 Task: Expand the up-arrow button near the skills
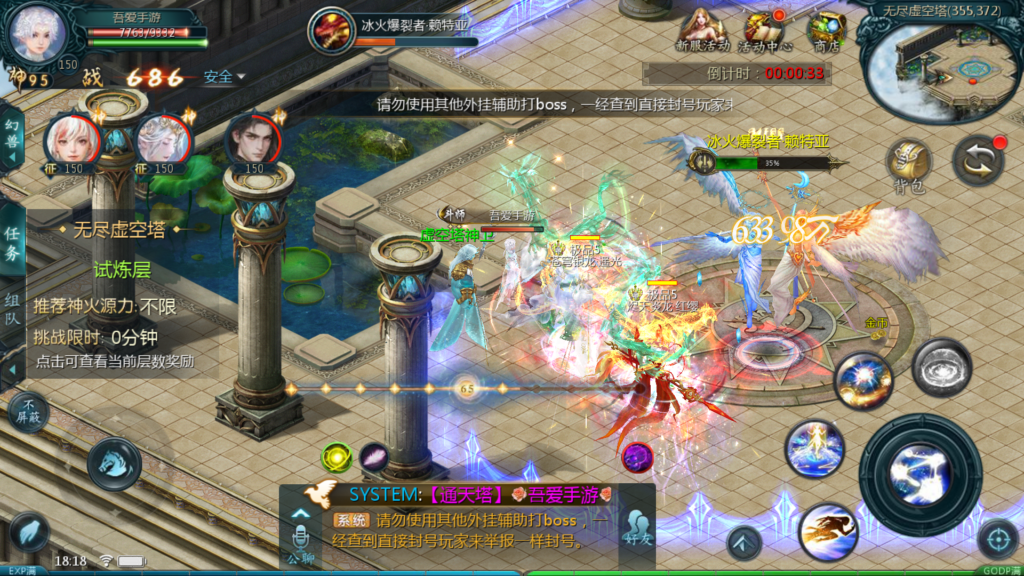[x=743, y=545]
